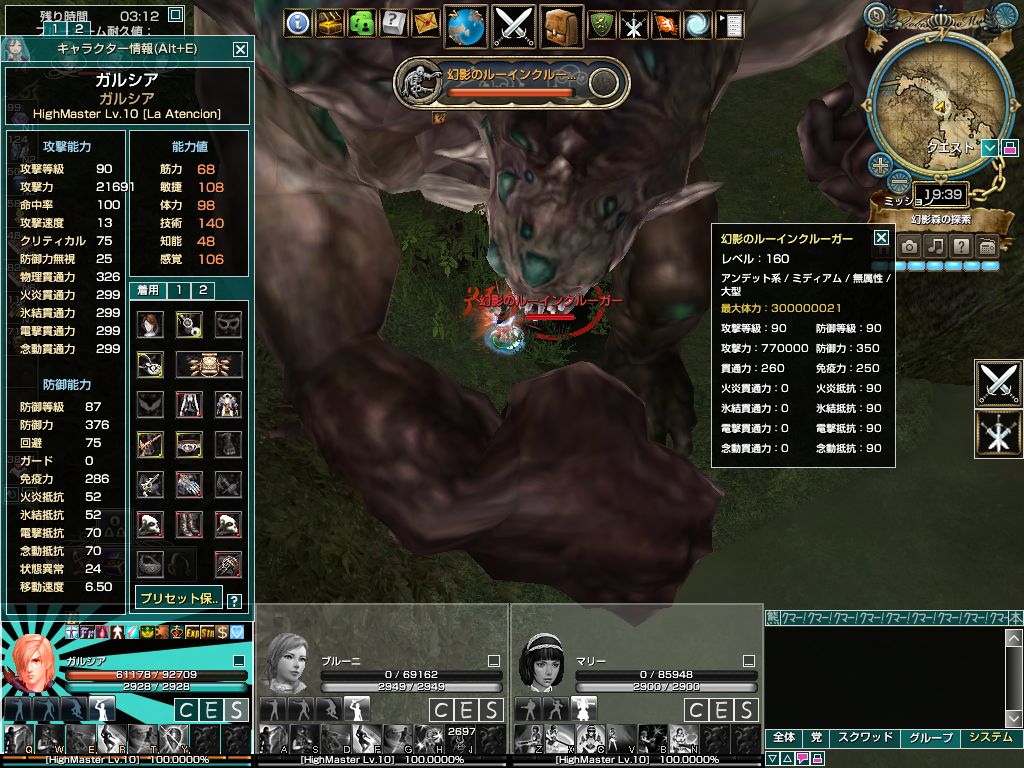Take a screenshot with the camera button
Image resolution: width=1024 pixels, height=768 pixels.
[909, 246]
